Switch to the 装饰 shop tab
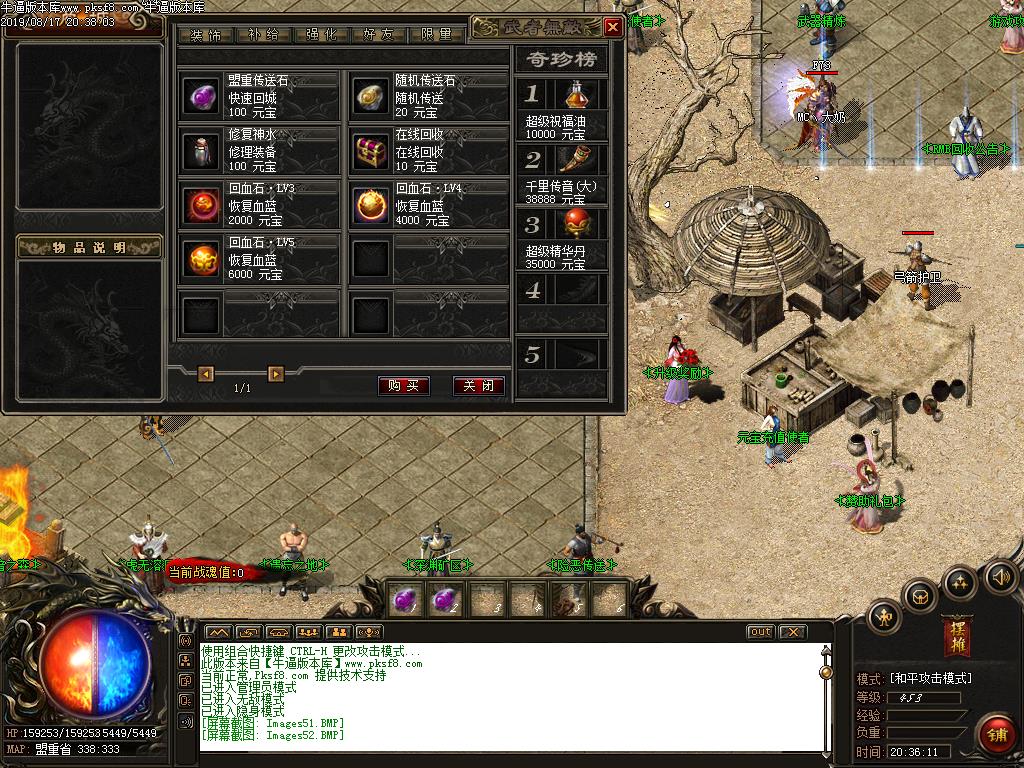Viewport: 1024px width, 768px height. coord(207,35)
